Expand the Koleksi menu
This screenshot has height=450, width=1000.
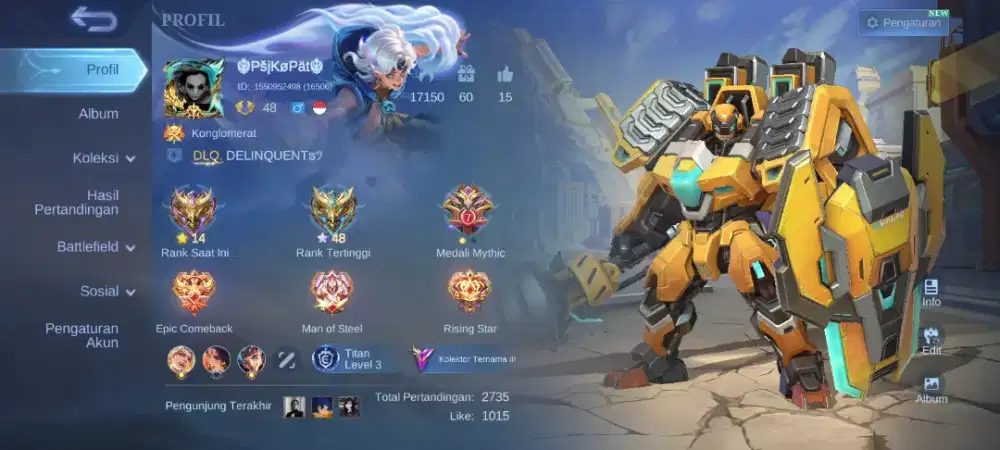[x=103, y=158]
